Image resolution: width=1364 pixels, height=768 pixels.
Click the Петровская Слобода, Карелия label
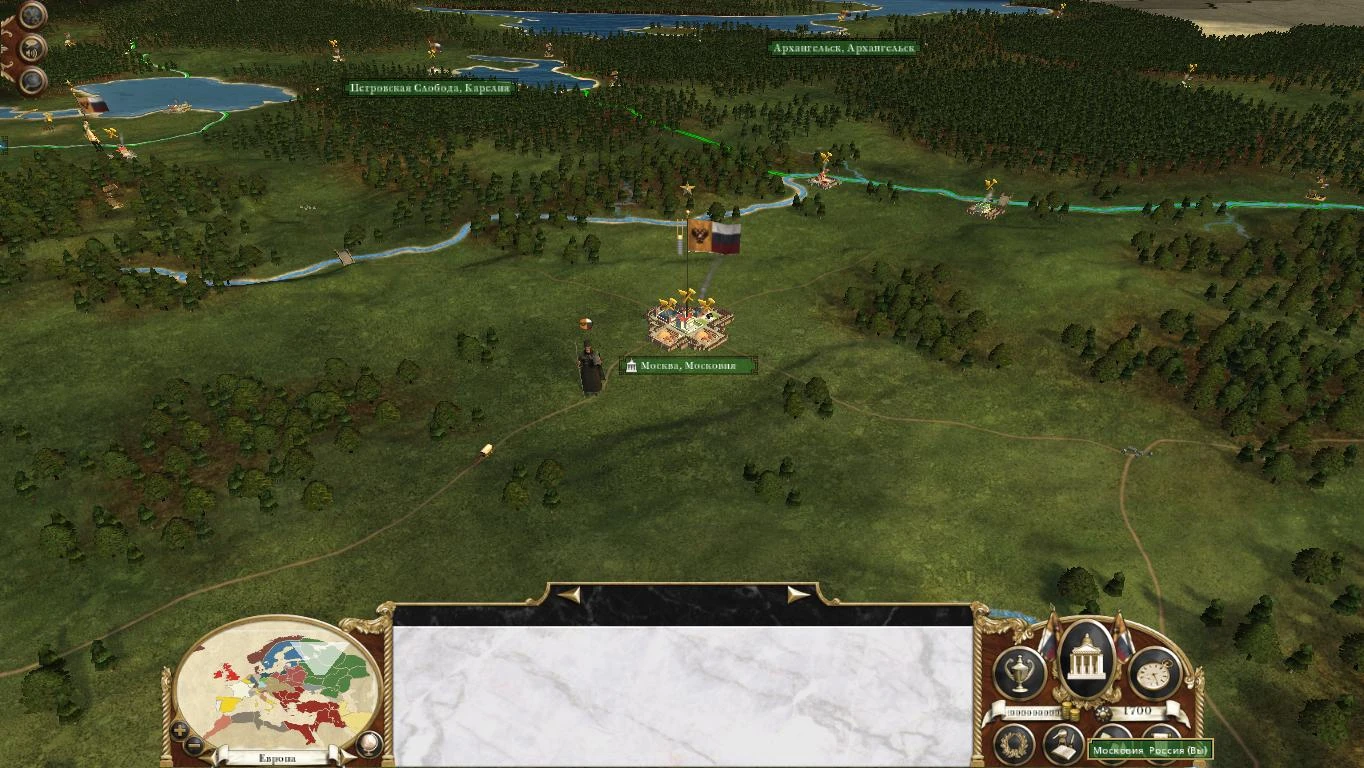click(430, 87)
